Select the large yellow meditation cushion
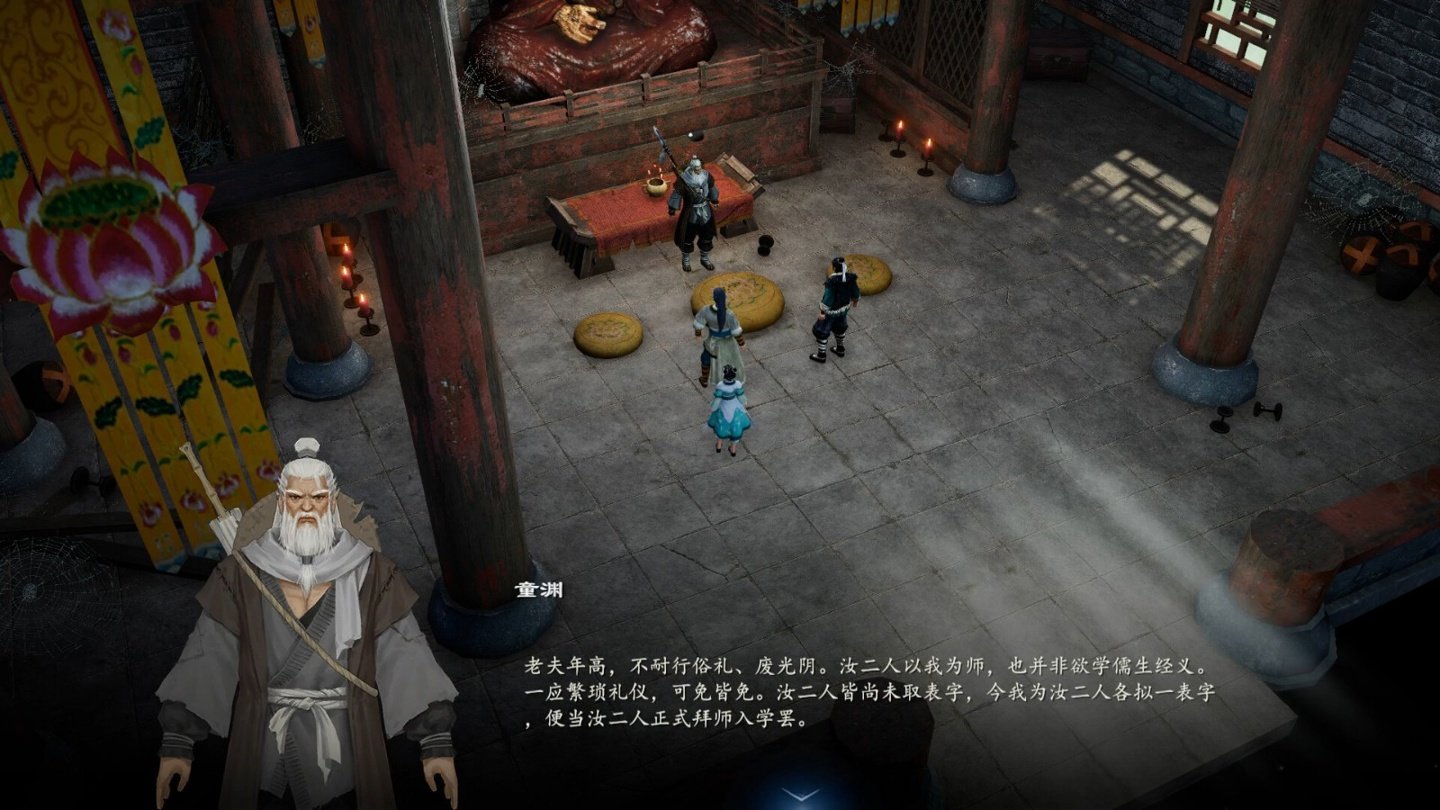 (740, 300)
